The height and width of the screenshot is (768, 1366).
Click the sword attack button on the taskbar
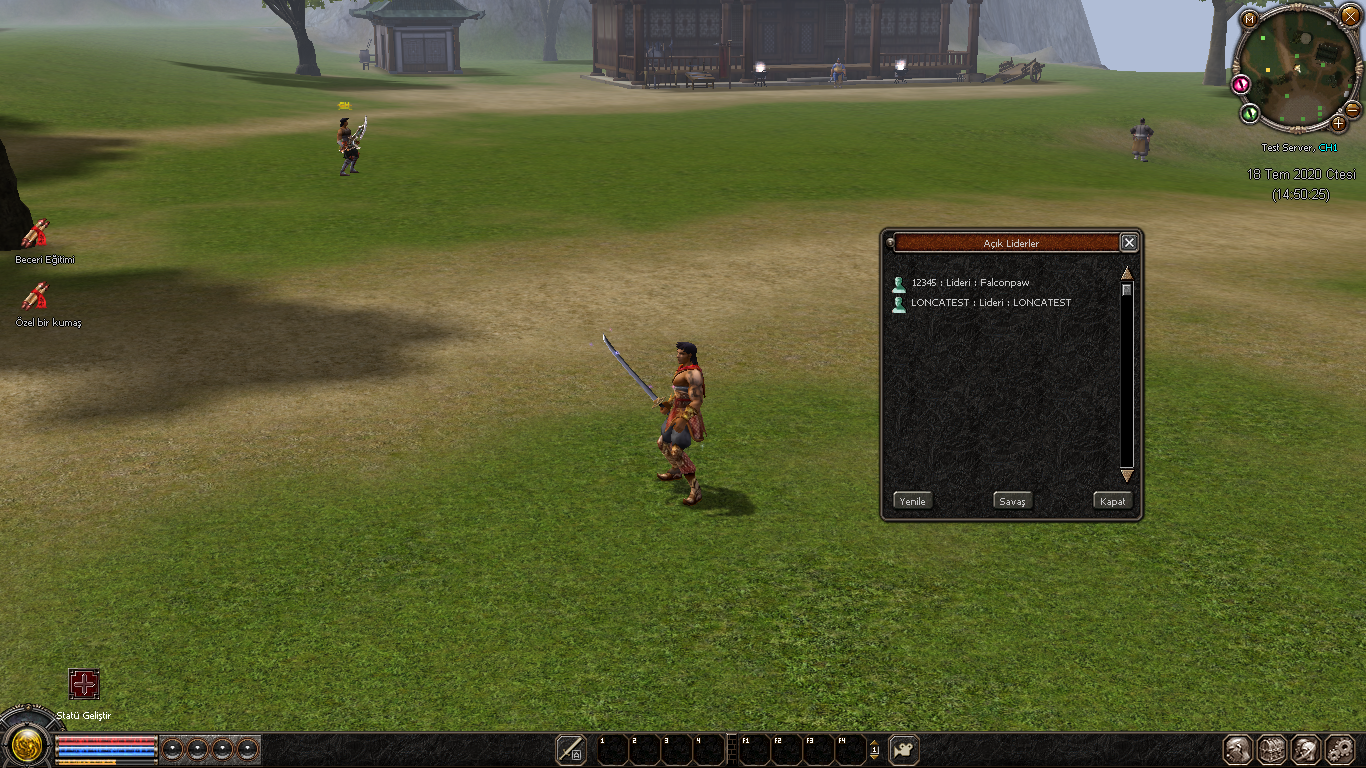pyautogui.click(x=571, y=749)
